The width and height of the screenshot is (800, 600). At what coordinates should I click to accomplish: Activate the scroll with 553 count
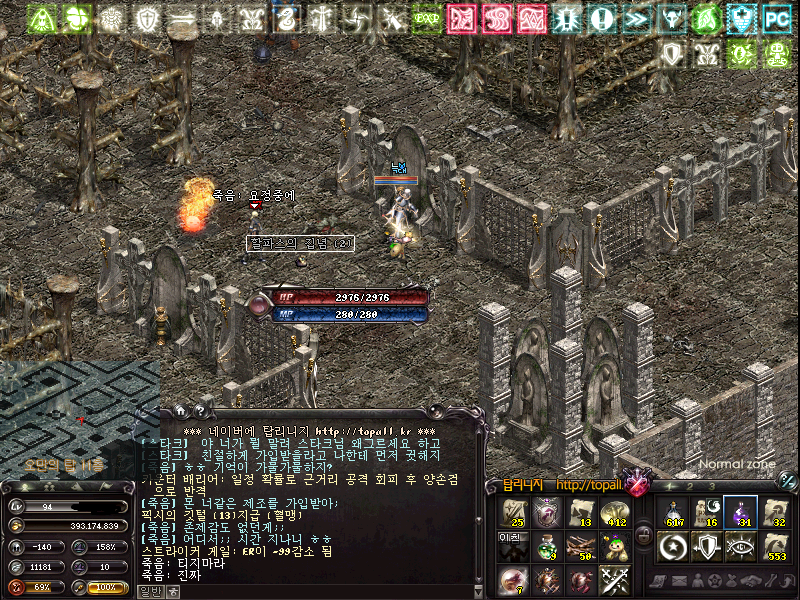pyautogui.click(x=774, y=546)
